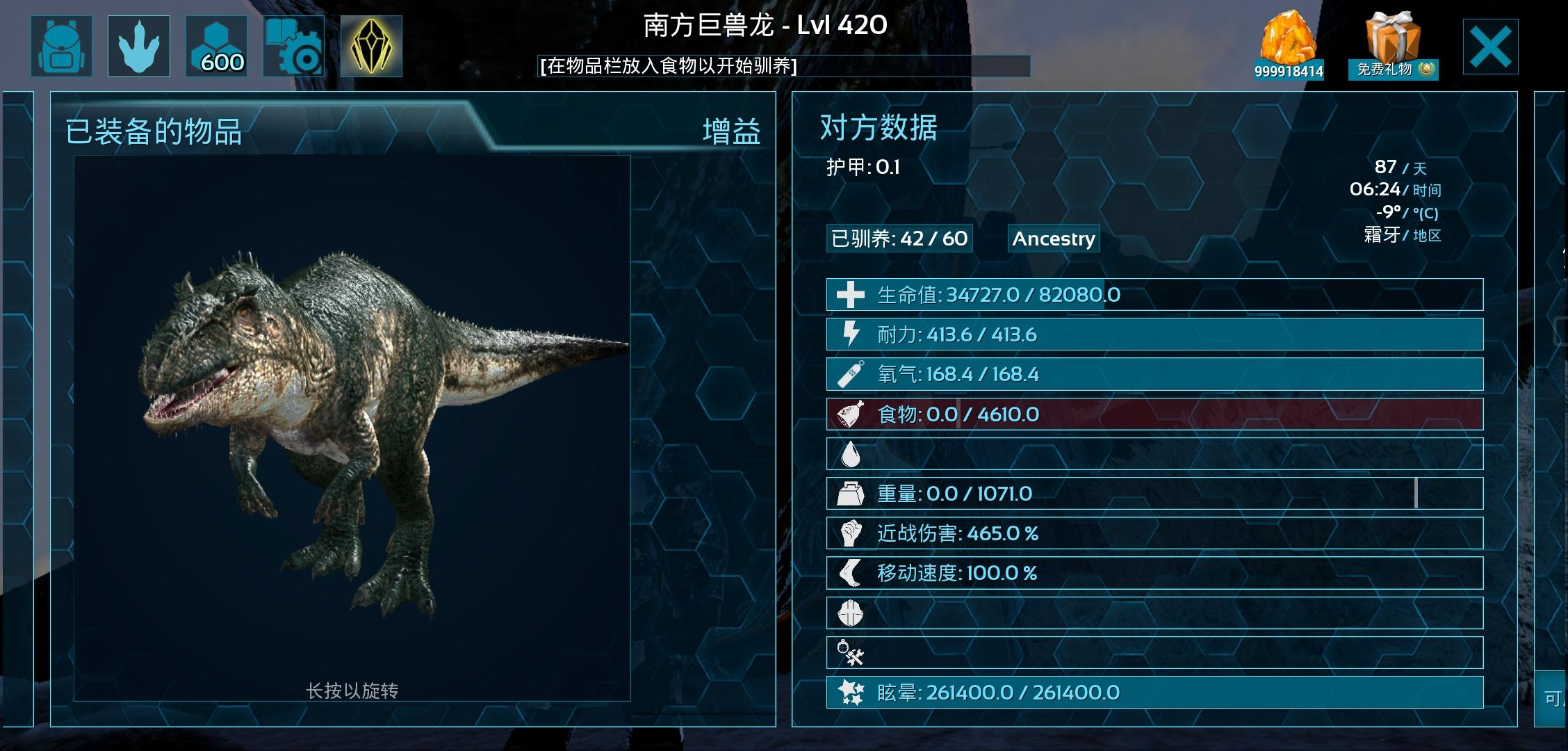Screen dimensions: 1568x751
Task: Select the dinosaur footprint tab
Action: (139, 46)
